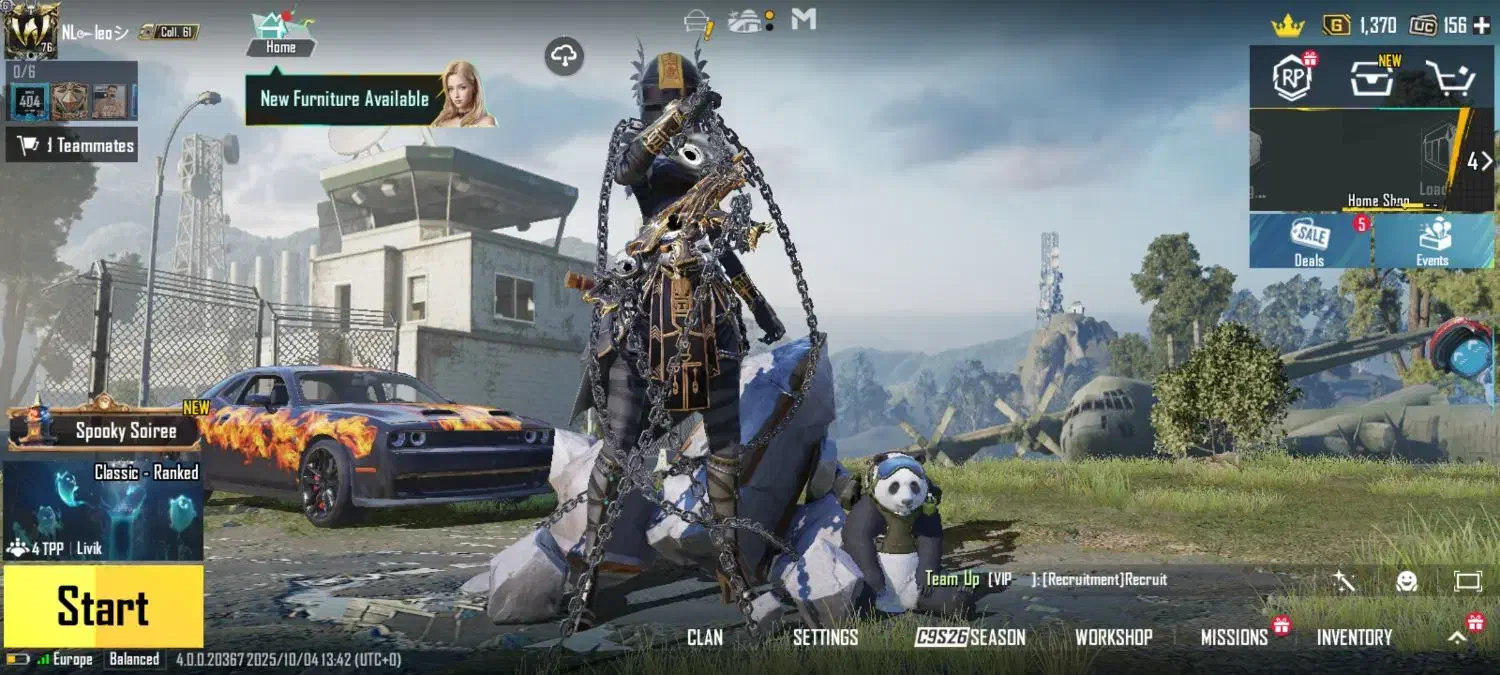The height and width of the screenshot is (675, 1500).
Task: Open the Home button
Action: point(280,34)
